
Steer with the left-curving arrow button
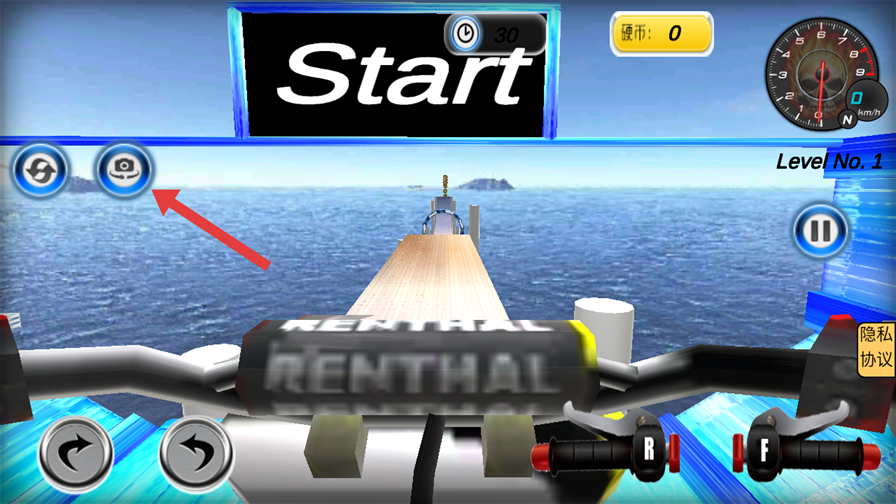click(x=196, y=455)
